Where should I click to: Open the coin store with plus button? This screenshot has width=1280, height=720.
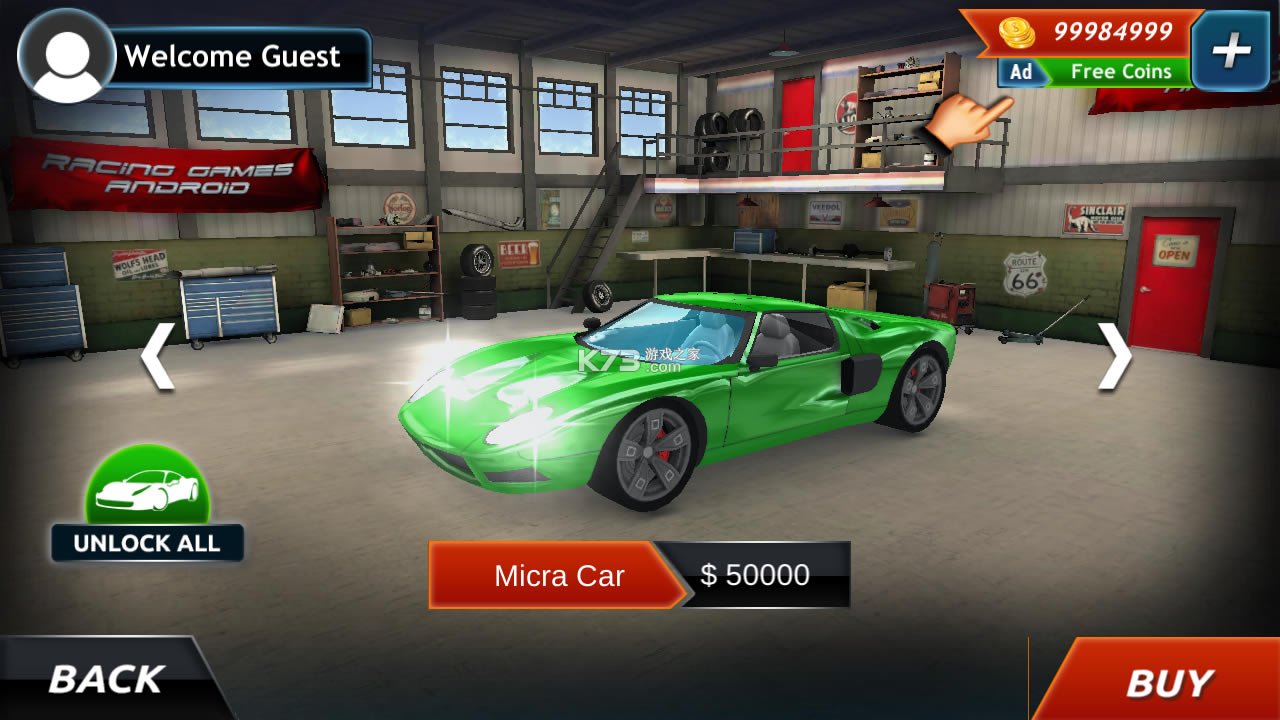tap(1231, 51)
